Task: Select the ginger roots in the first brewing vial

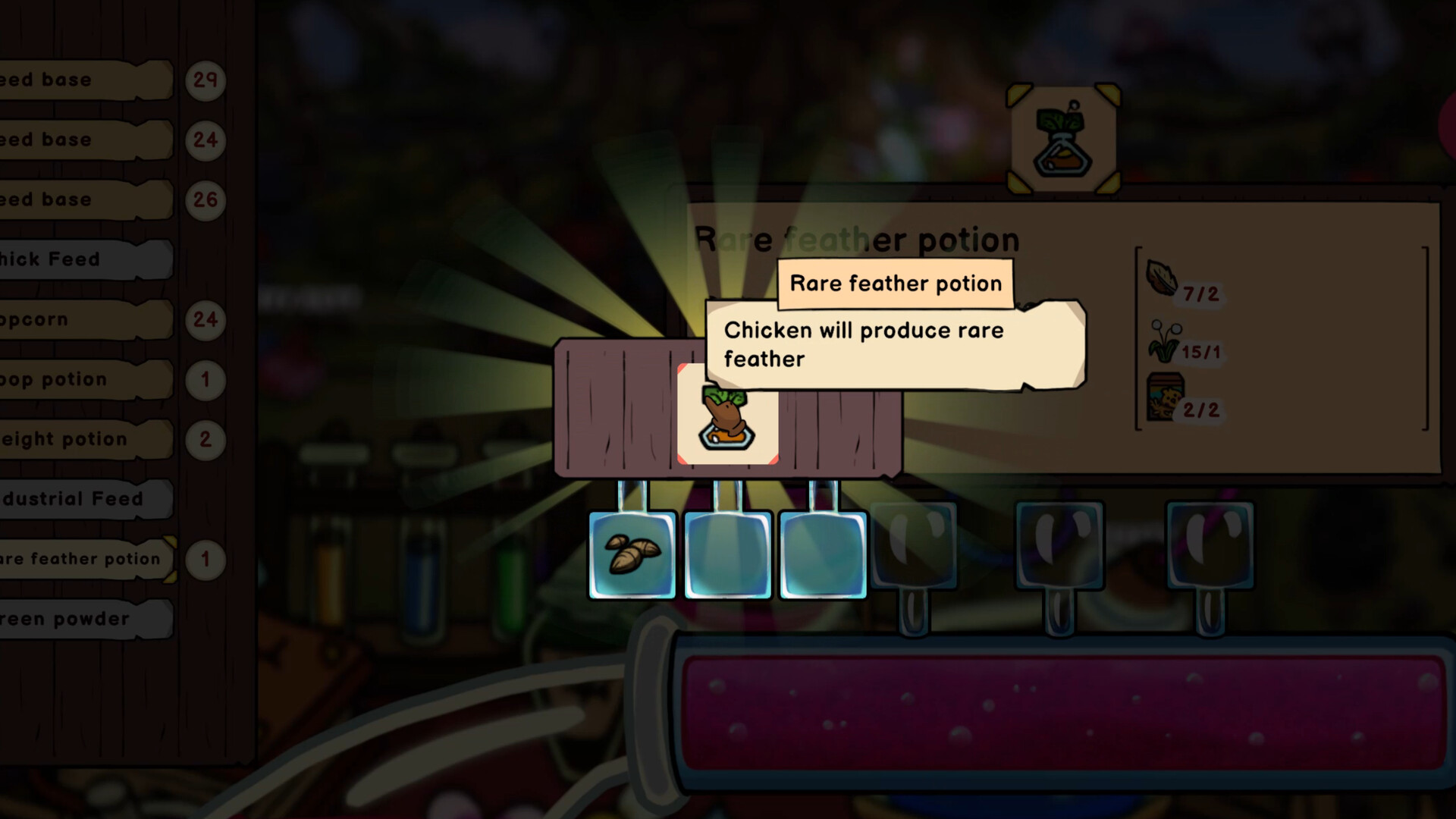Action: point(632,555)
